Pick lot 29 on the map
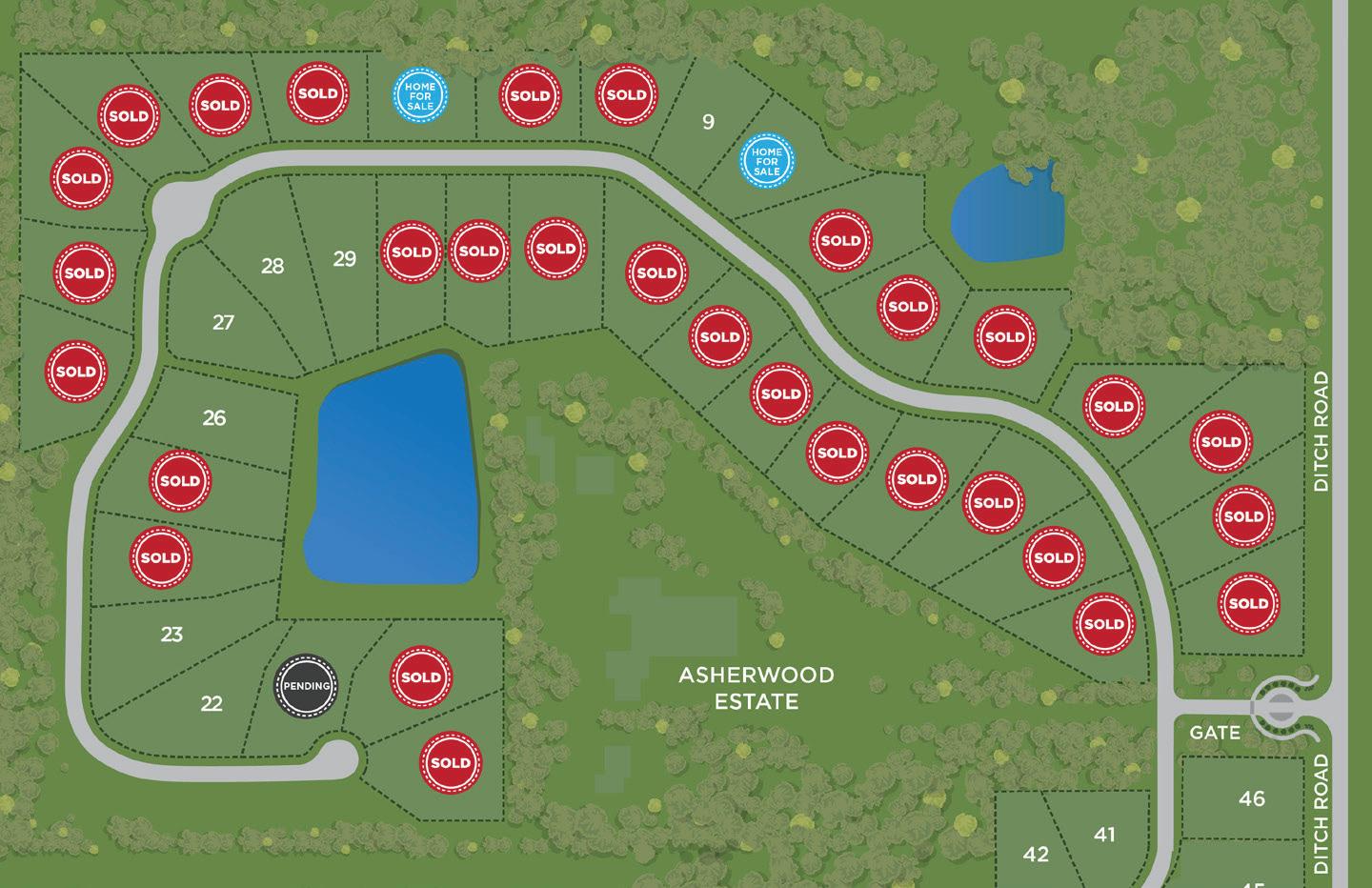 coord(344,258)
